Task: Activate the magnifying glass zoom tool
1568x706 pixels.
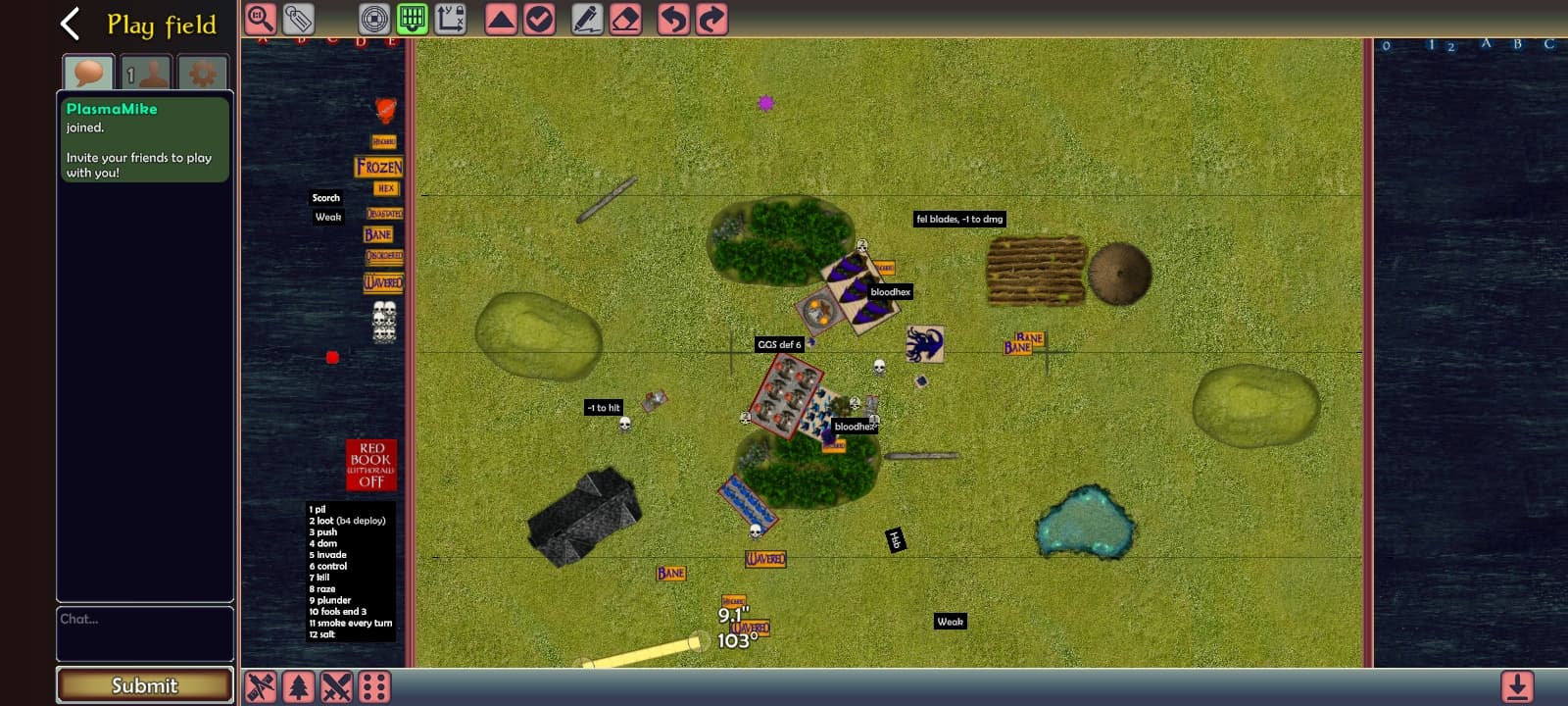Action: (x=261, y=19)
